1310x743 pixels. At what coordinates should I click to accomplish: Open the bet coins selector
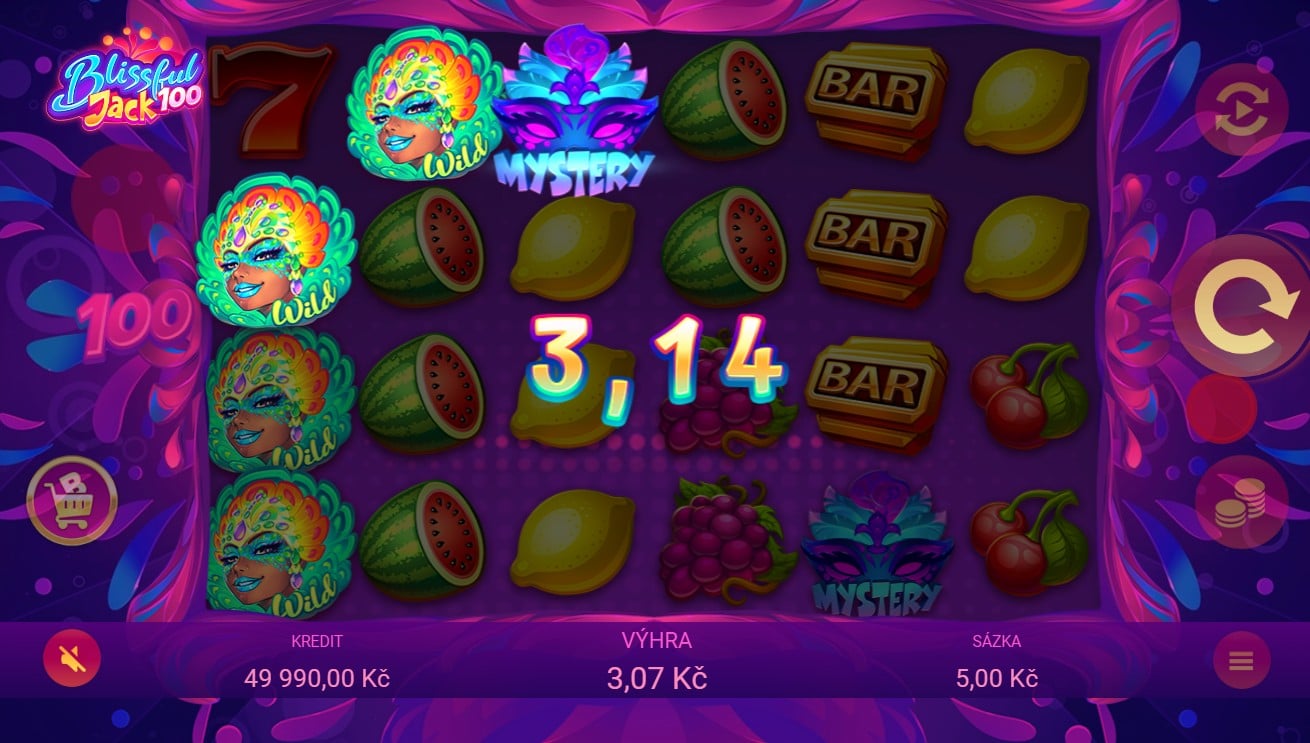tap(1240, 502)
